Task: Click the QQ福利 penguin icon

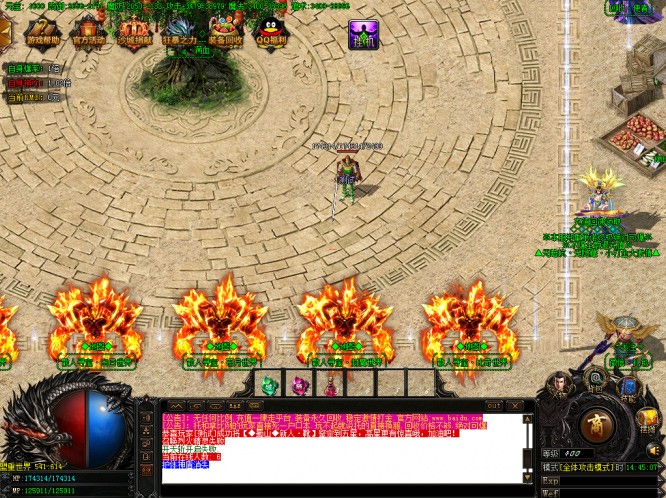Action: tap(270, 30)
